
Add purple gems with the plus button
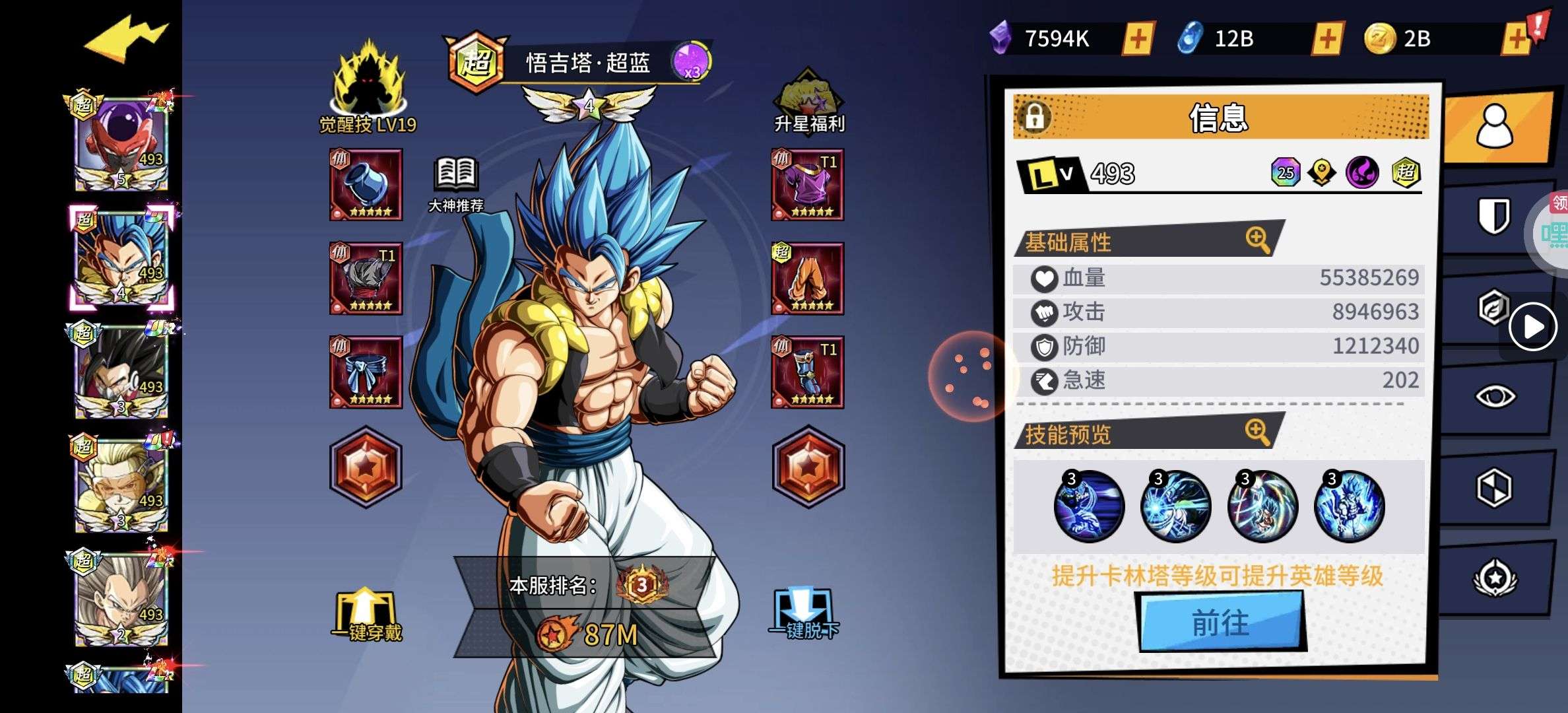click(x=1138, y=39)
